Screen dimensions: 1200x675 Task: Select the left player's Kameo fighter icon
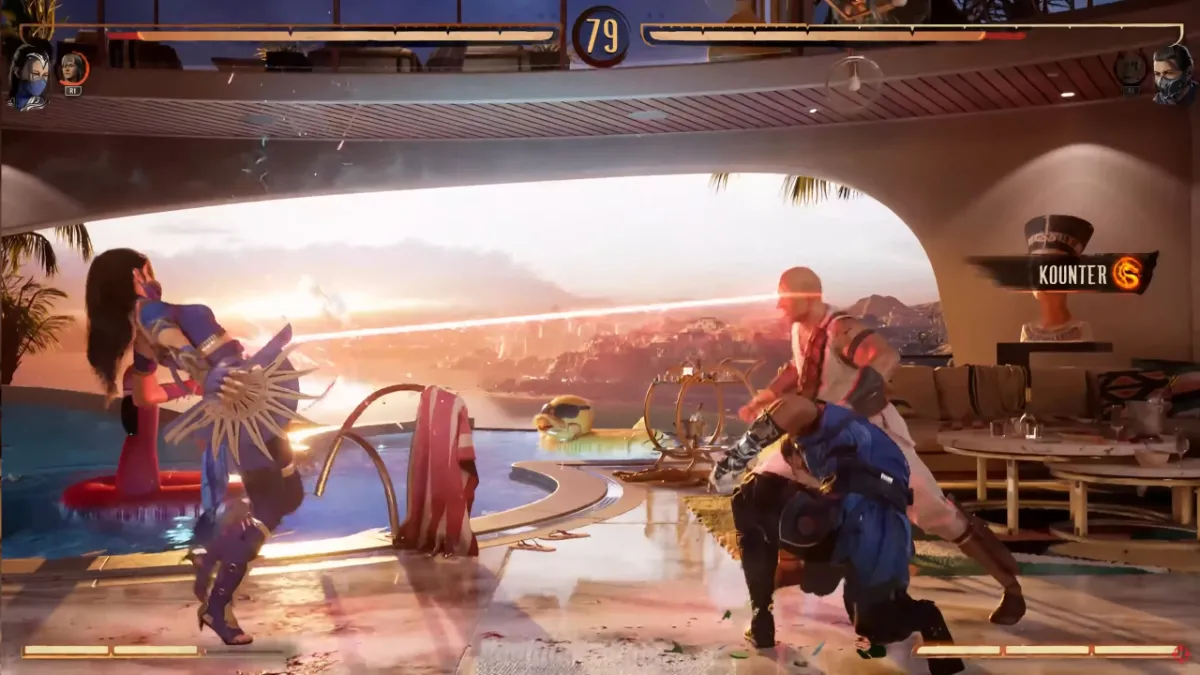point(73,69)
